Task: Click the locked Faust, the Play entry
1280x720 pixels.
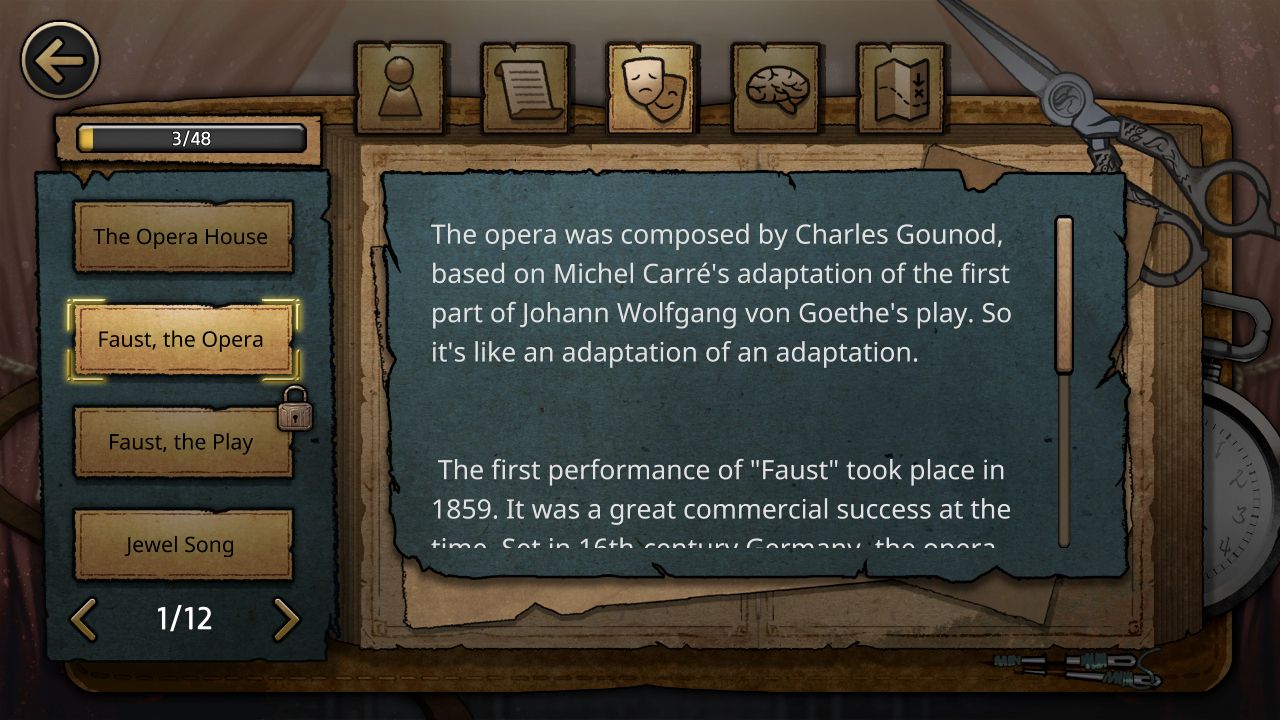Action: tap(182, 442)
